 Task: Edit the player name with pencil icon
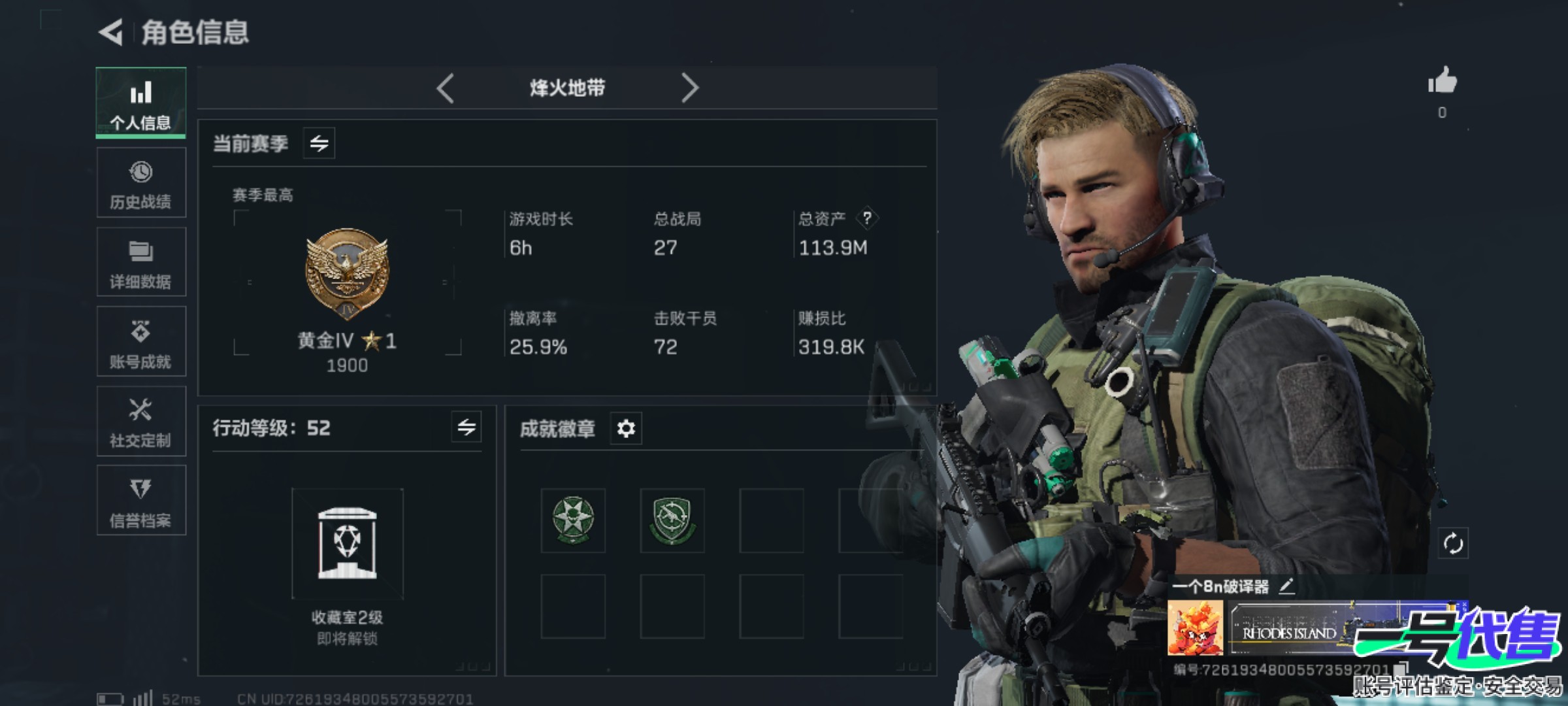coord(1286,586)
